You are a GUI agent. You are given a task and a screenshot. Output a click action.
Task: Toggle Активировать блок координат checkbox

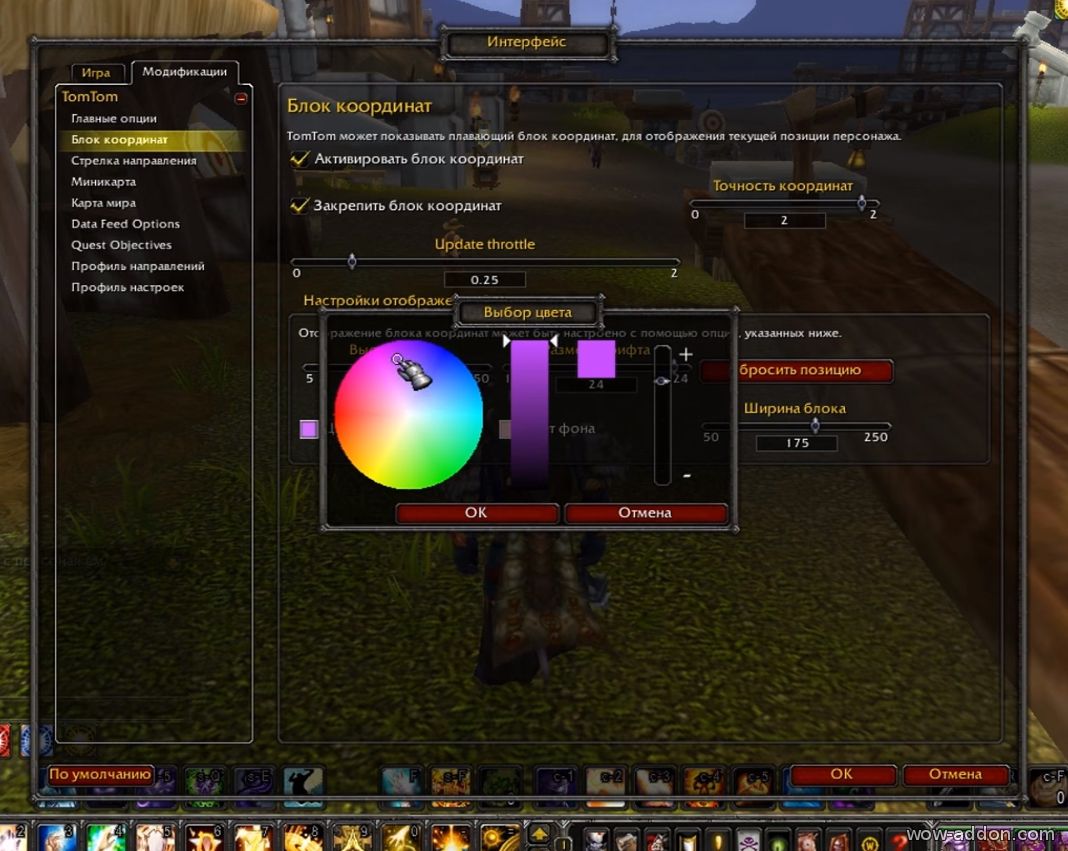click(299, 158)
